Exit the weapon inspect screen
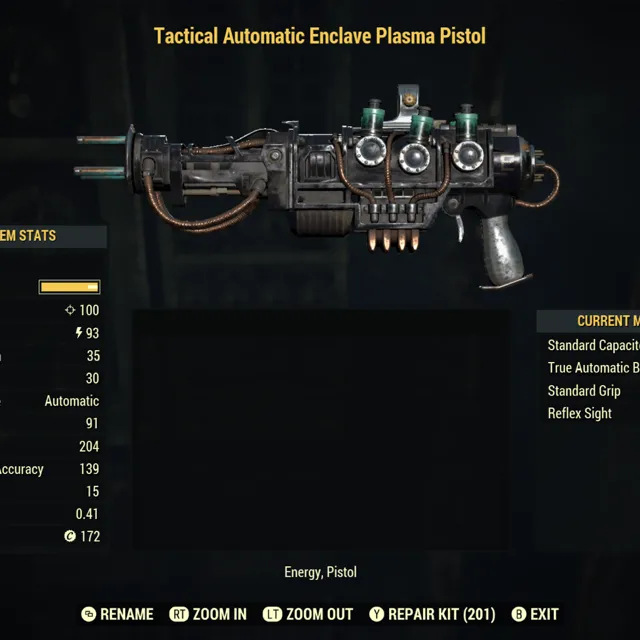Image resolution: width=640 pixels, height=640 pixels. [535, 614]
